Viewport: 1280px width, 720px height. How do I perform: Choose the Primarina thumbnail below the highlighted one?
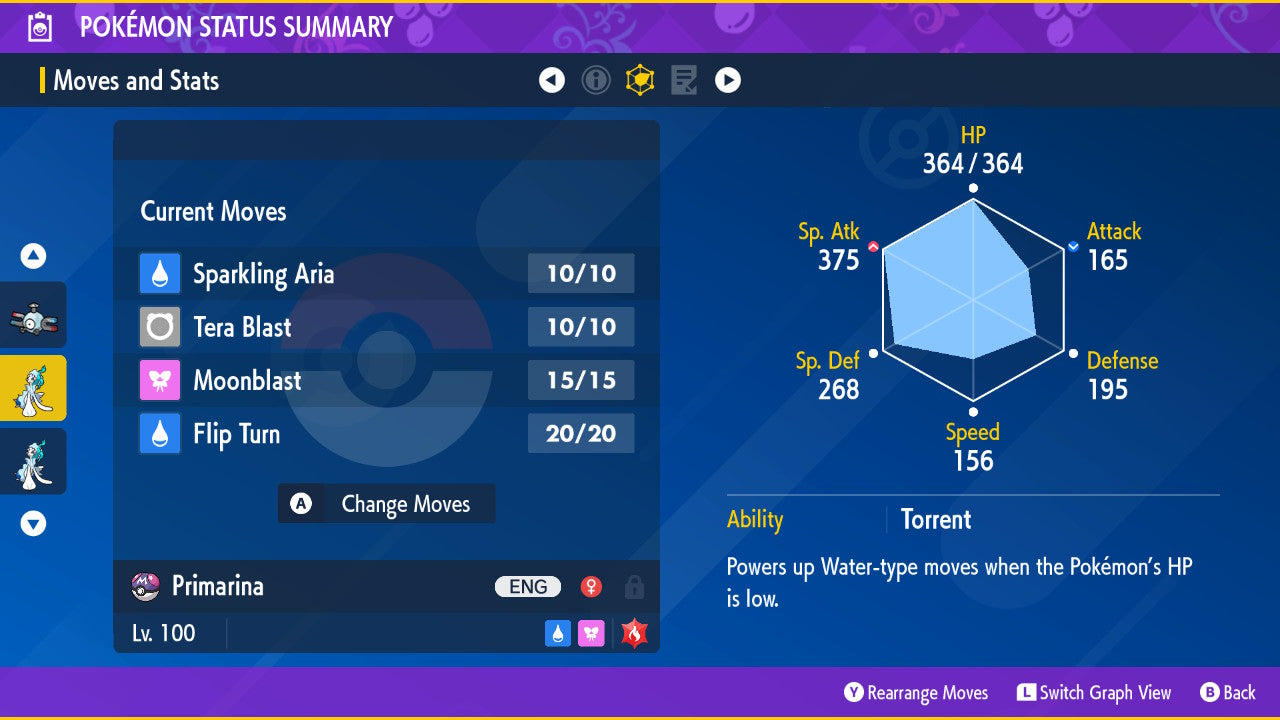point(33,461)
